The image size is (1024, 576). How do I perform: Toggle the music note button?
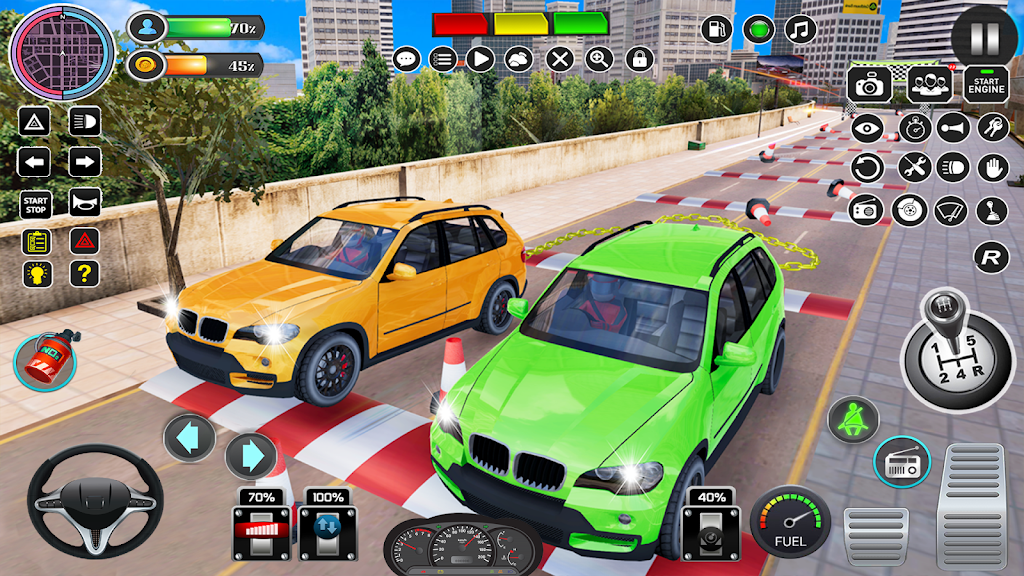pos(799,29)
